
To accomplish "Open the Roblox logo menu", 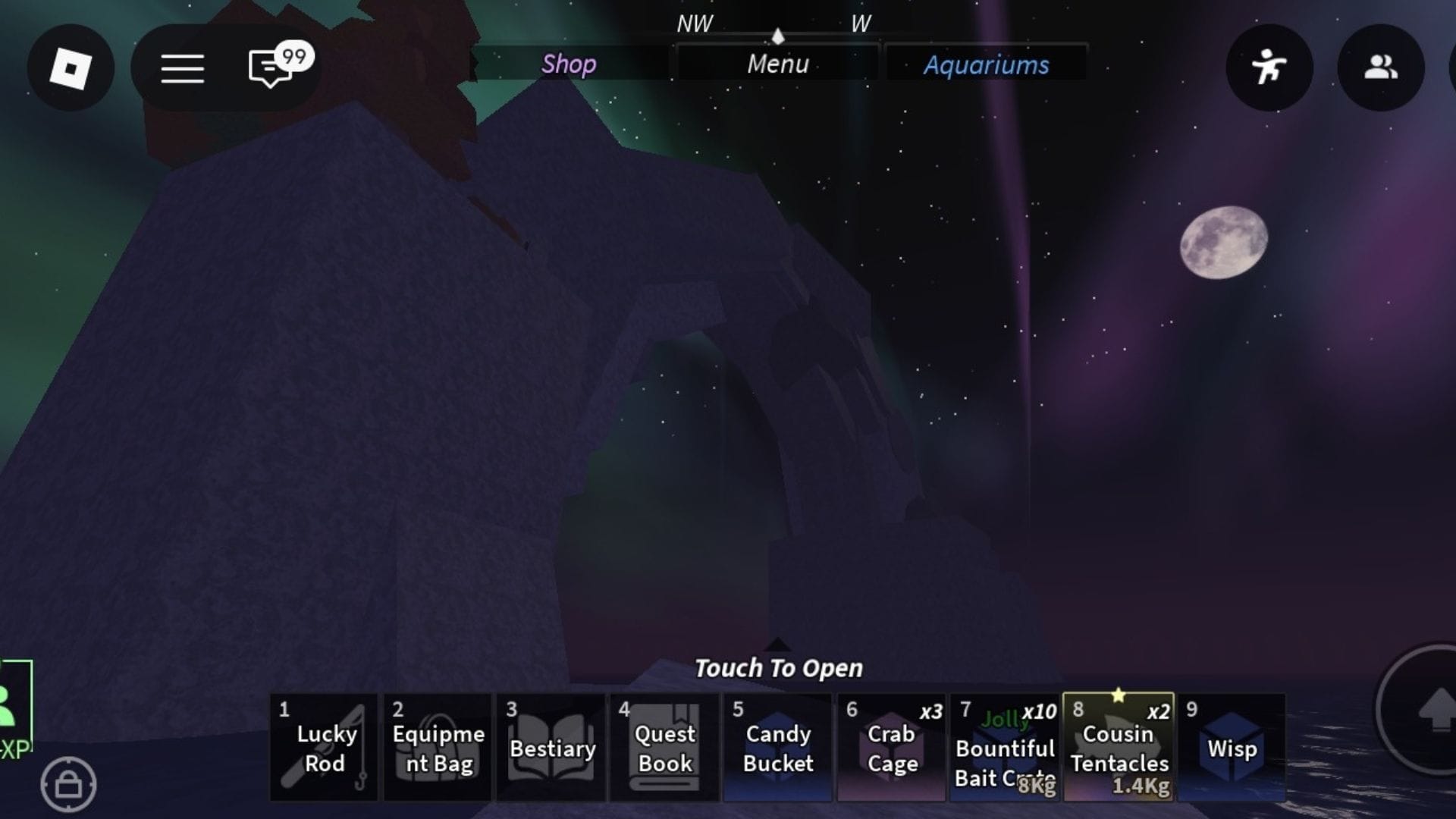I will [71, 68].
